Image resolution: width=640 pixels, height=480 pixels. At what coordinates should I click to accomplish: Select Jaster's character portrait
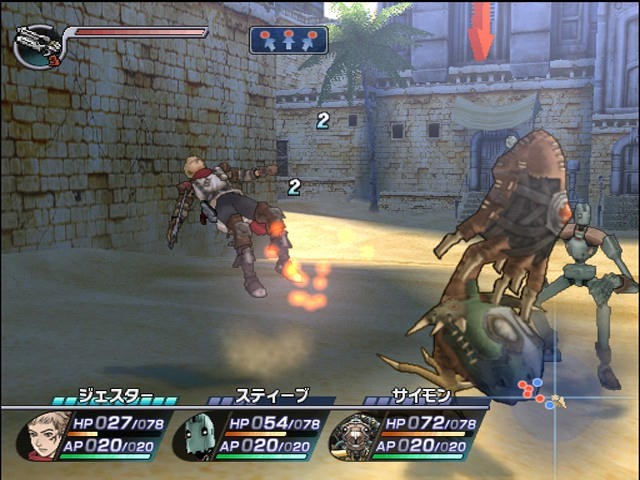[x=43, y=436]
